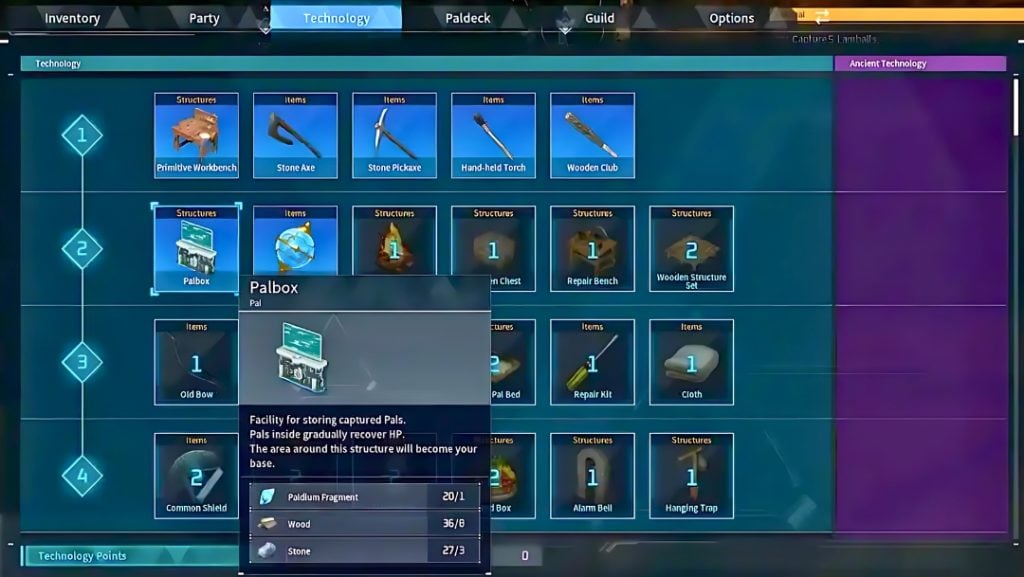The image size is (1024, 577).
Task: Select the Hand-held Torch technology
Action: 493,135
